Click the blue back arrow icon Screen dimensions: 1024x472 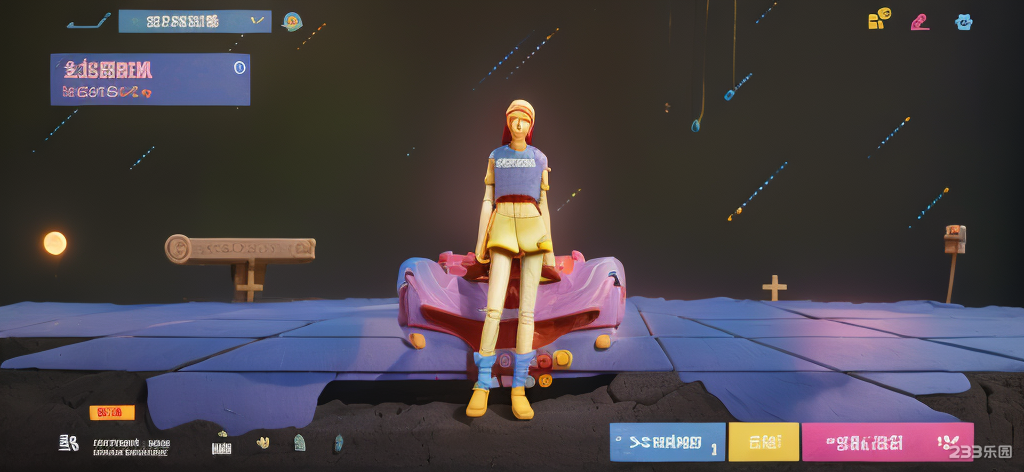pos(89,21)
